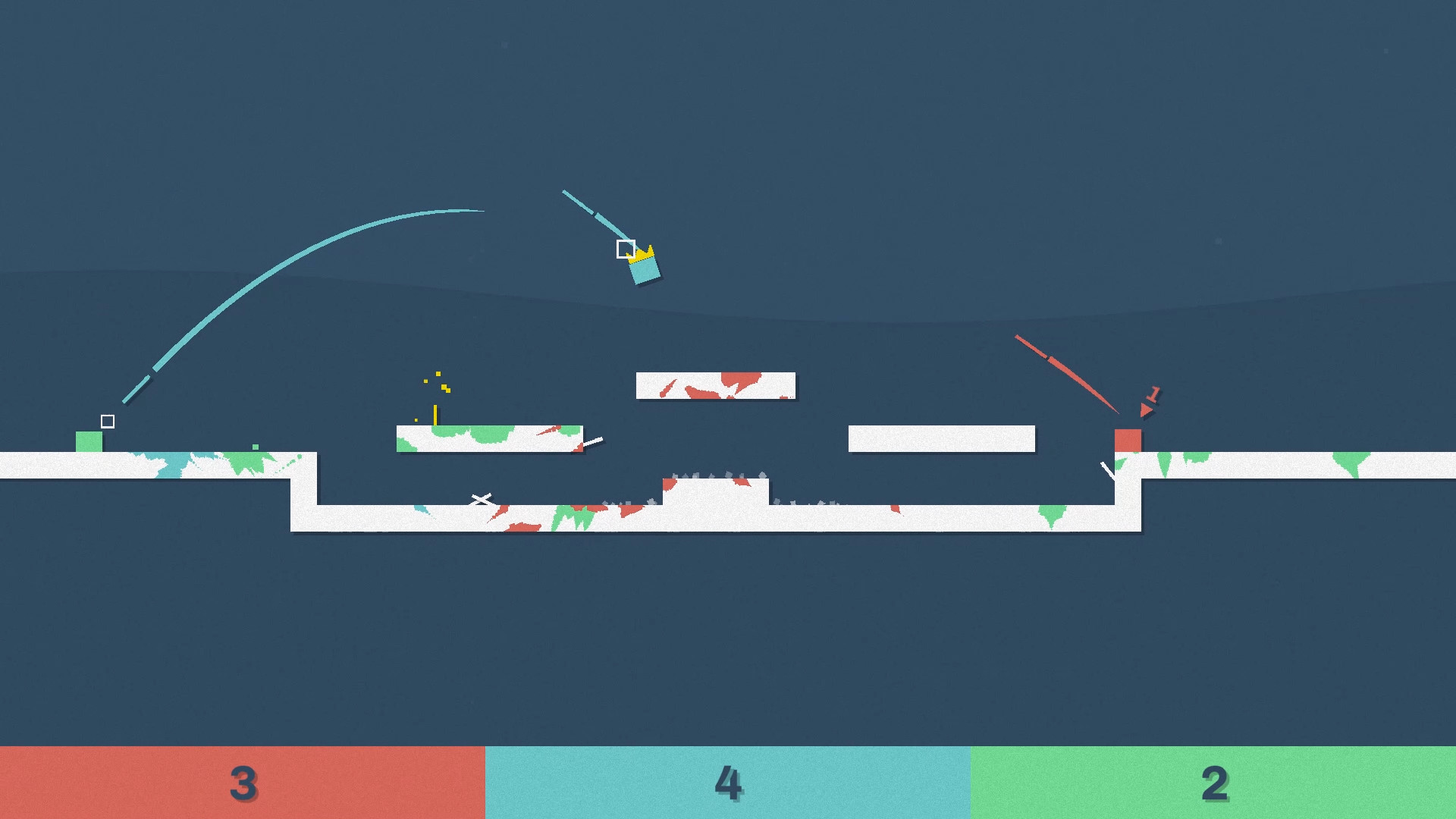1456x819 pixels.
Task: Click the small green pixel beside the green player
Action: tap(256, 448)
